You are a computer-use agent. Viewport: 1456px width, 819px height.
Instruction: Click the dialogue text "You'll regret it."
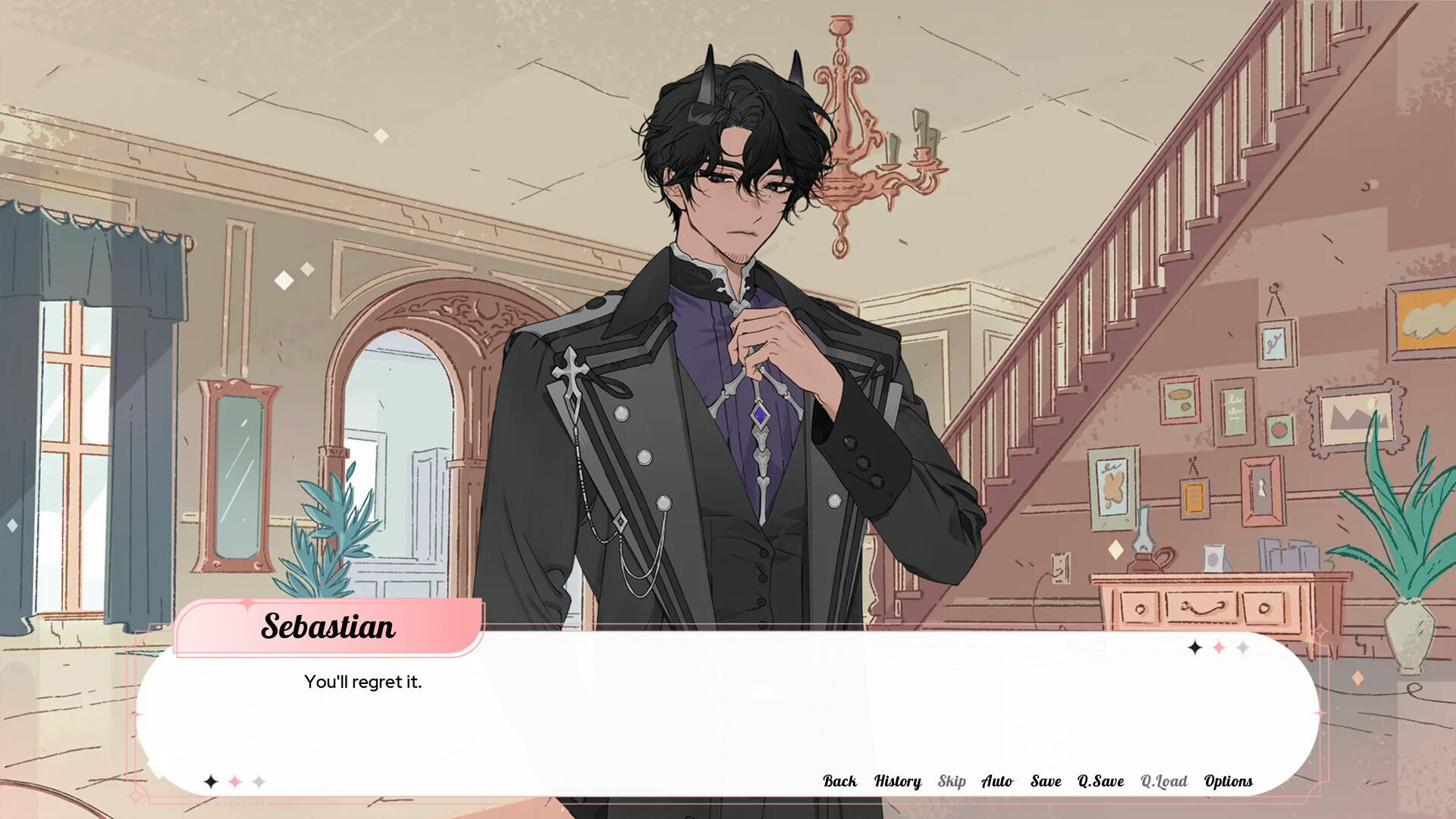pyautogui.click(x=364, y=682)
